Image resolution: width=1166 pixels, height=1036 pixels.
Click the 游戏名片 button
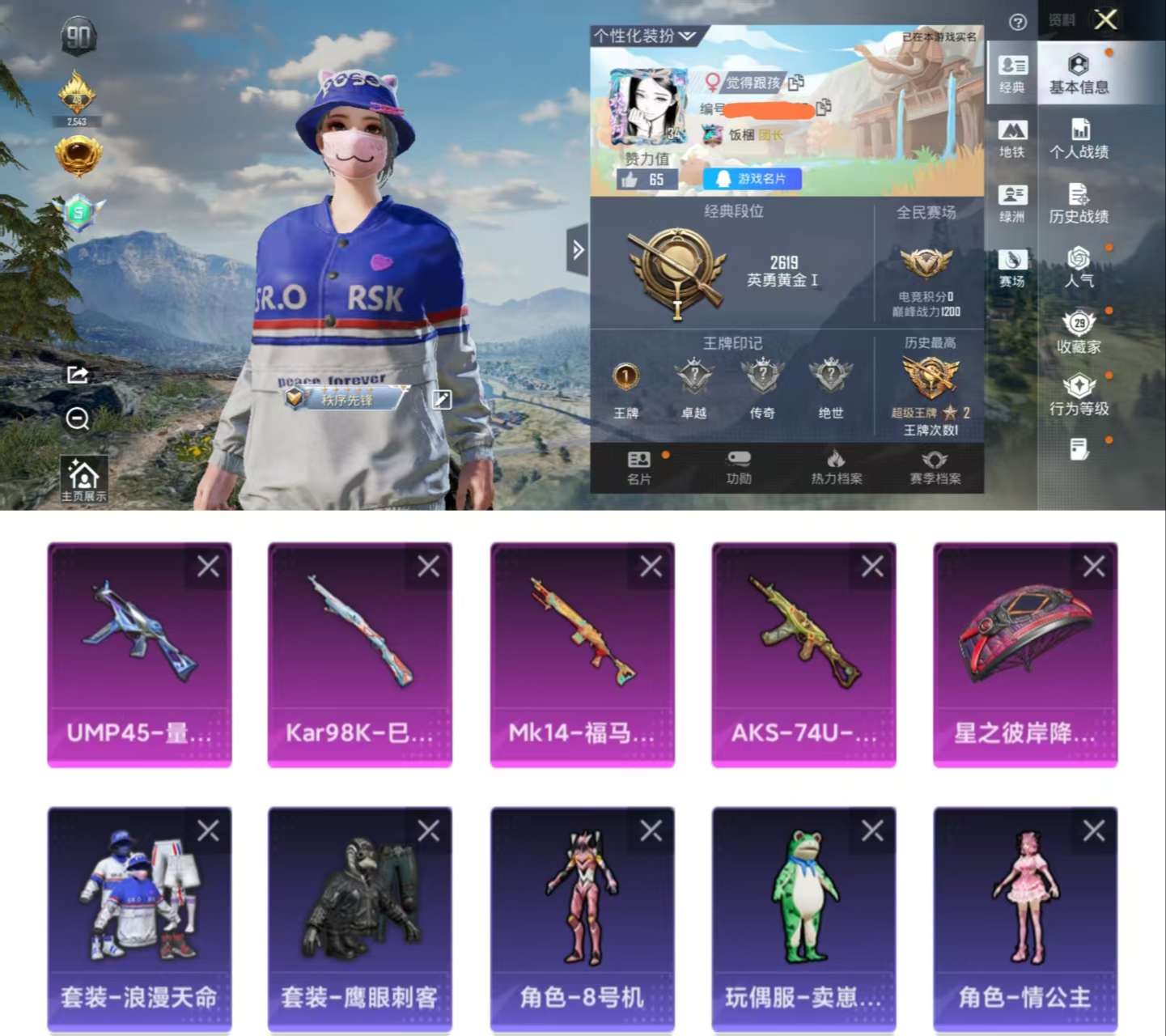(752, 179)
